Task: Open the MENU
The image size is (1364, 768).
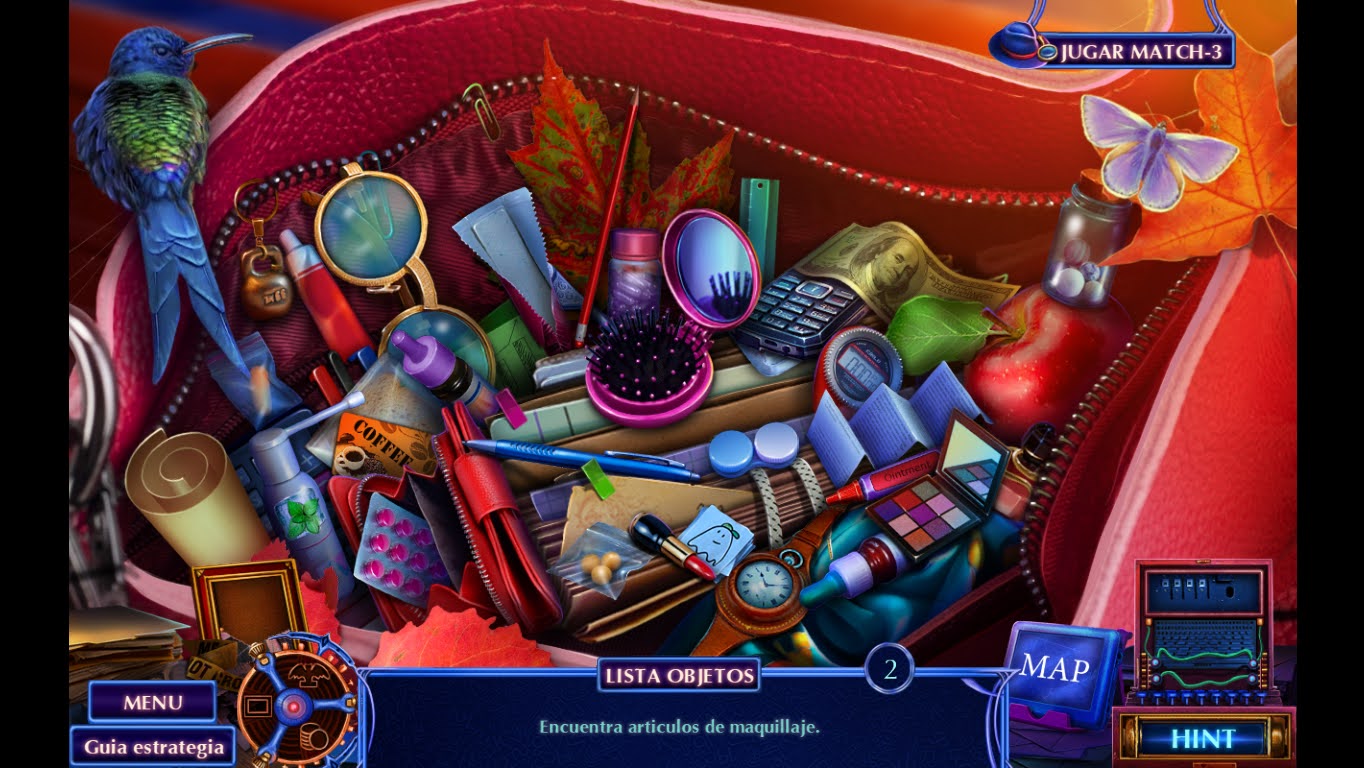Action: pos(150,703)
